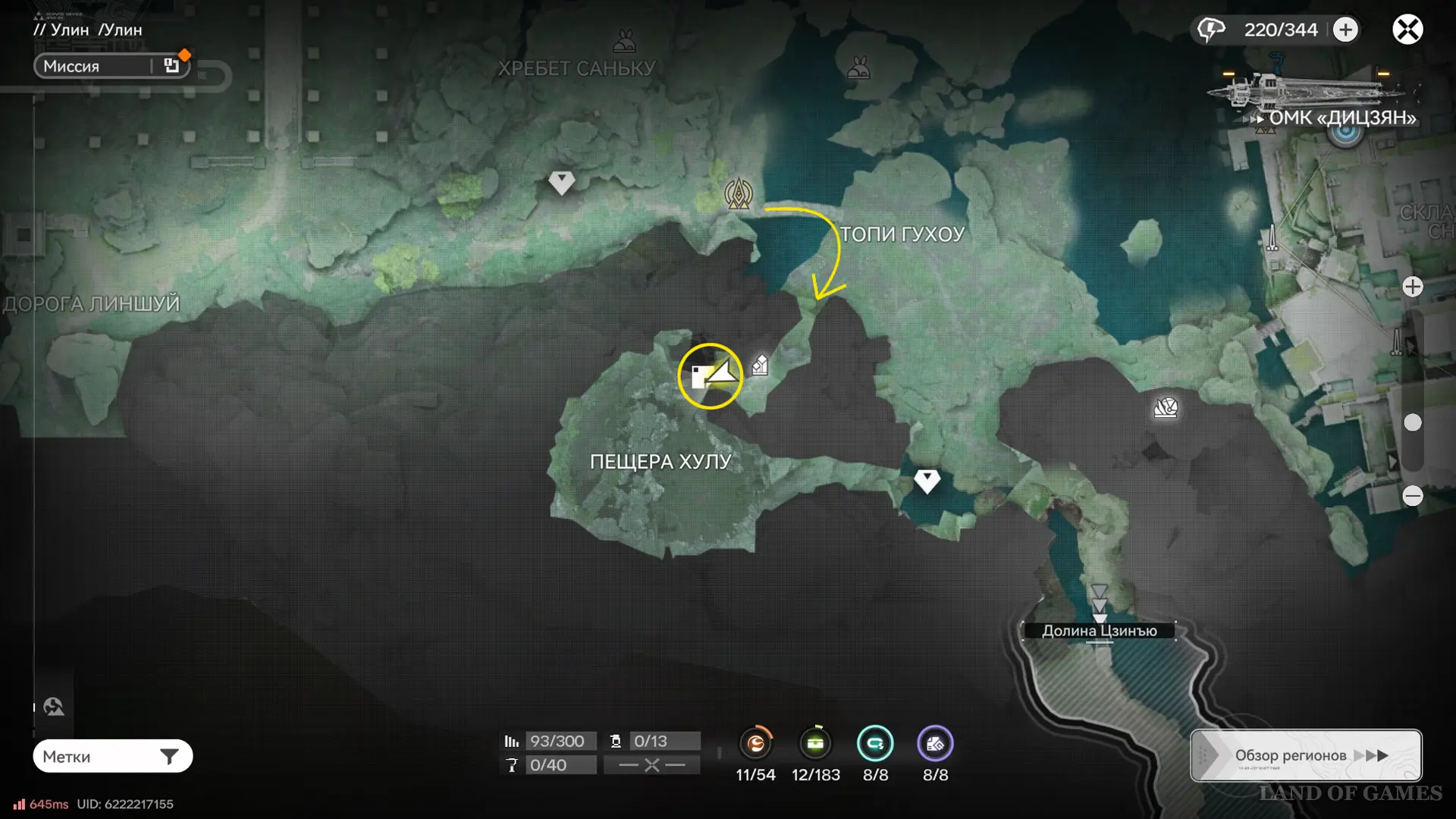Add stamina with the plus button

coord(1345,30)
